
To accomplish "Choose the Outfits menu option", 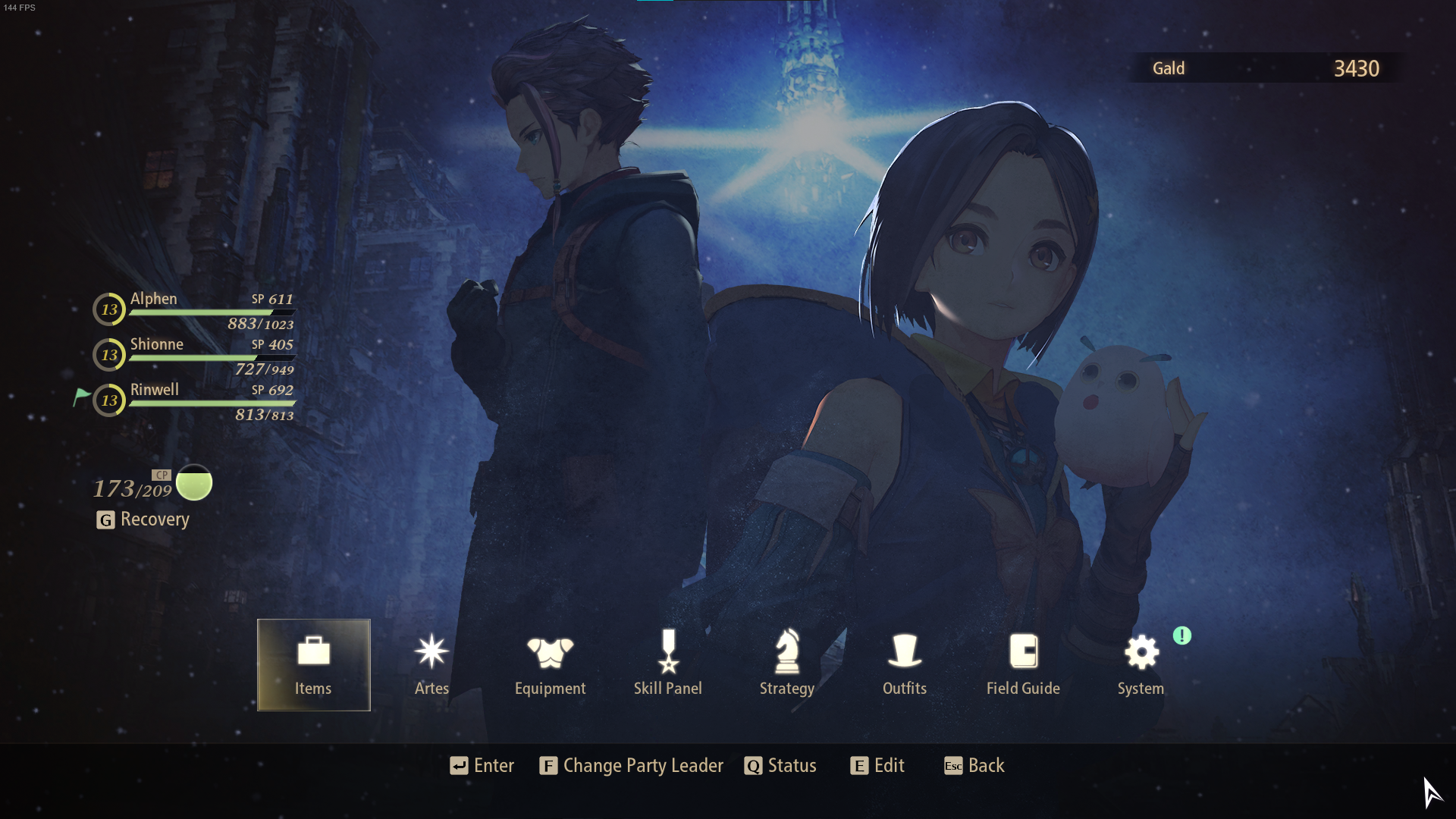I will coord(905,664).
